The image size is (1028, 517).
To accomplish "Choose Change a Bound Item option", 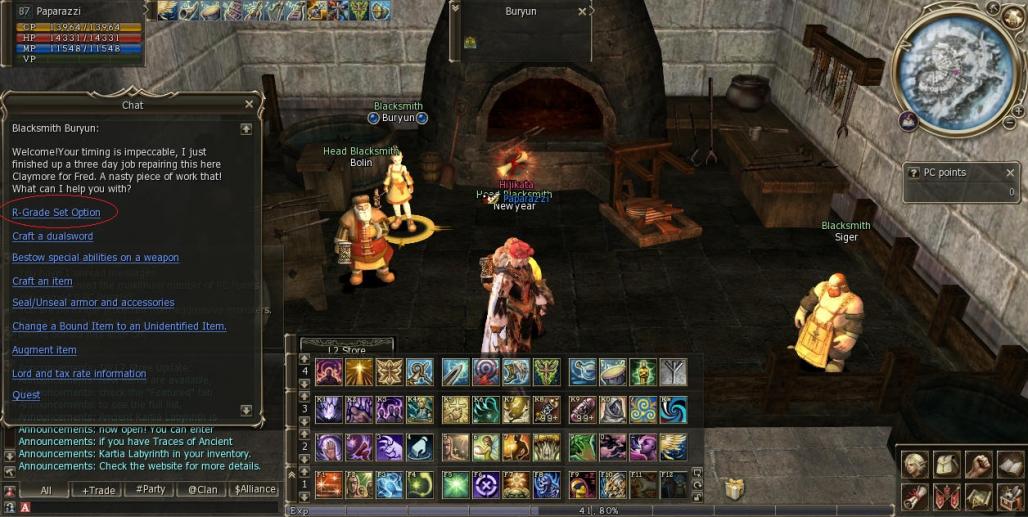I will (x=119, y=326).
